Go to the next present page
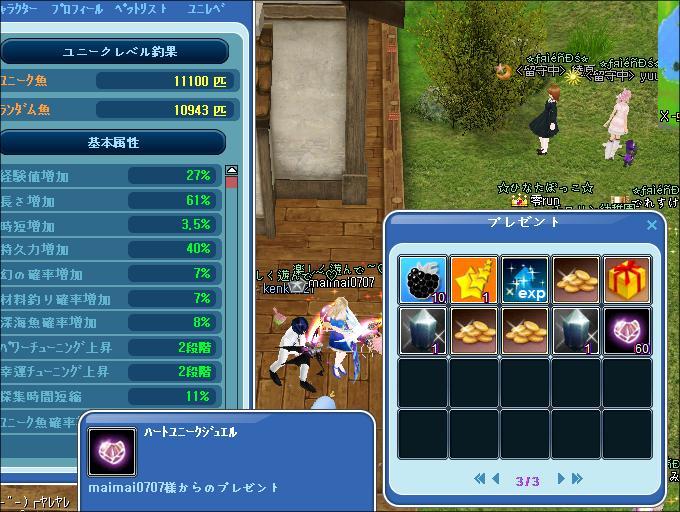This screenshot has height=512, width=680. click(x=561, y=479)
